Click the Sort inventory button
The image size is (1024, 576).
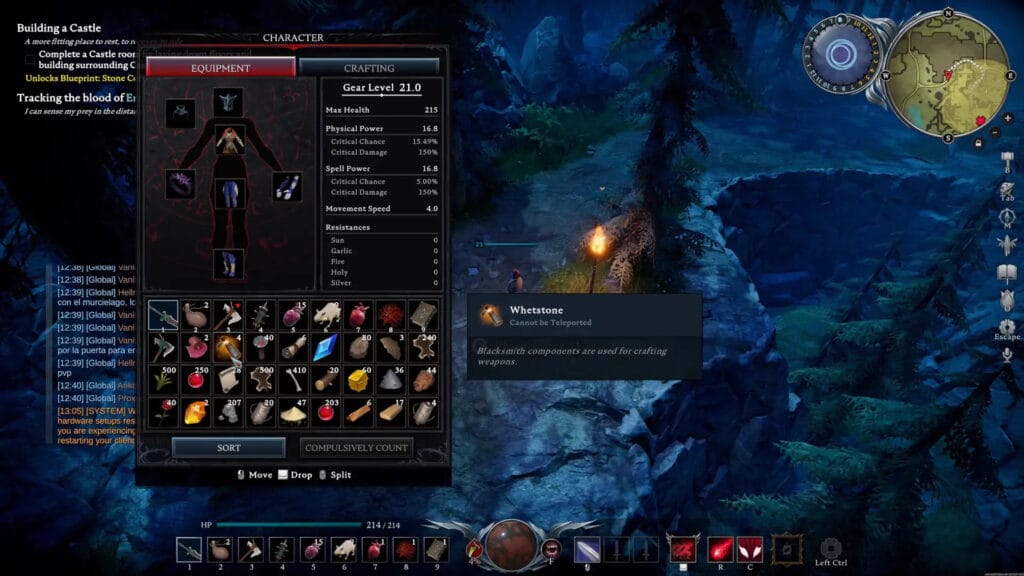click(229, 447)
